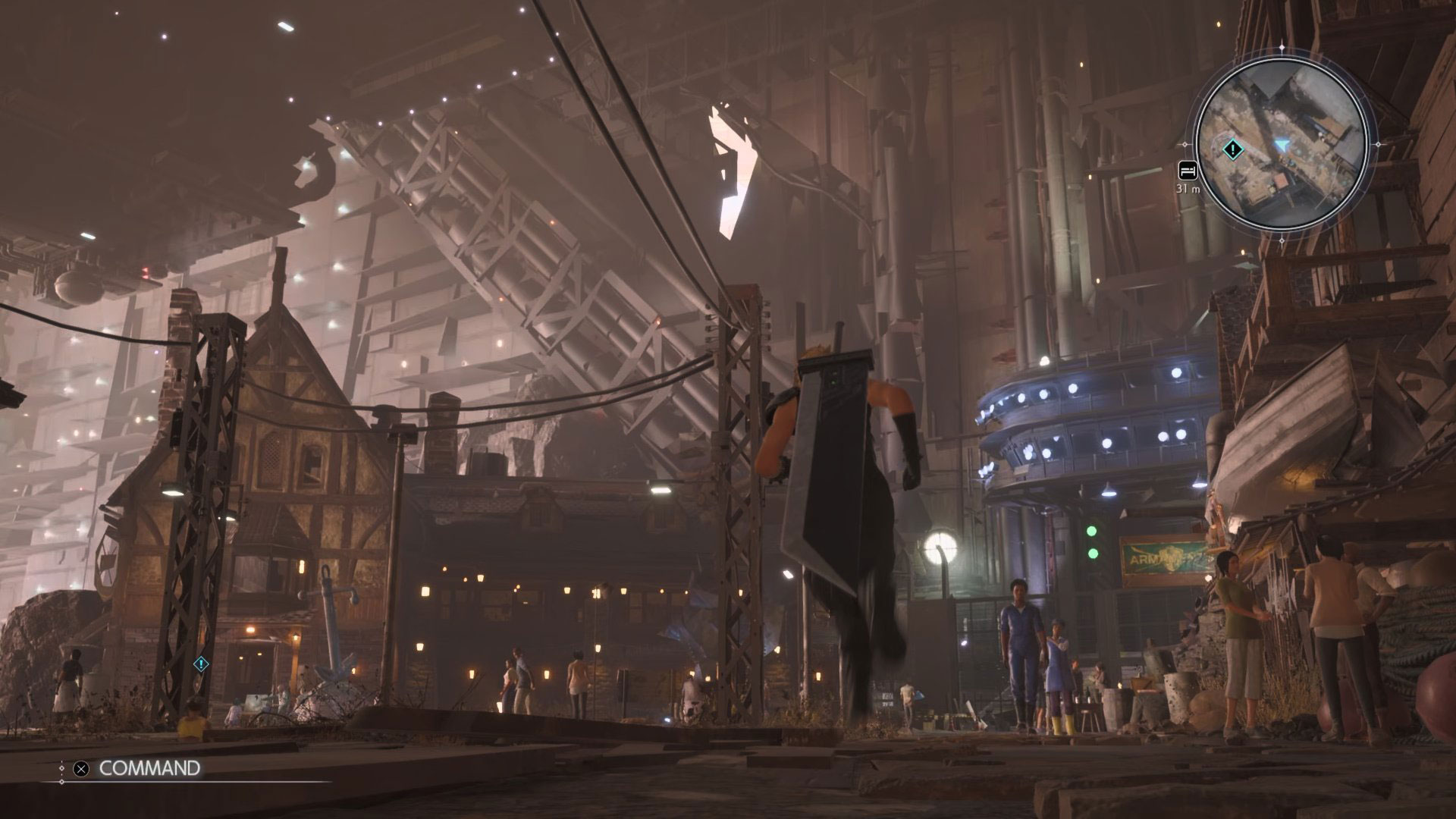Image resolution: width=1456 pixels, height=819 pixels.
Task: Click the circular minimap
Action: click(x=1282, y=144)
